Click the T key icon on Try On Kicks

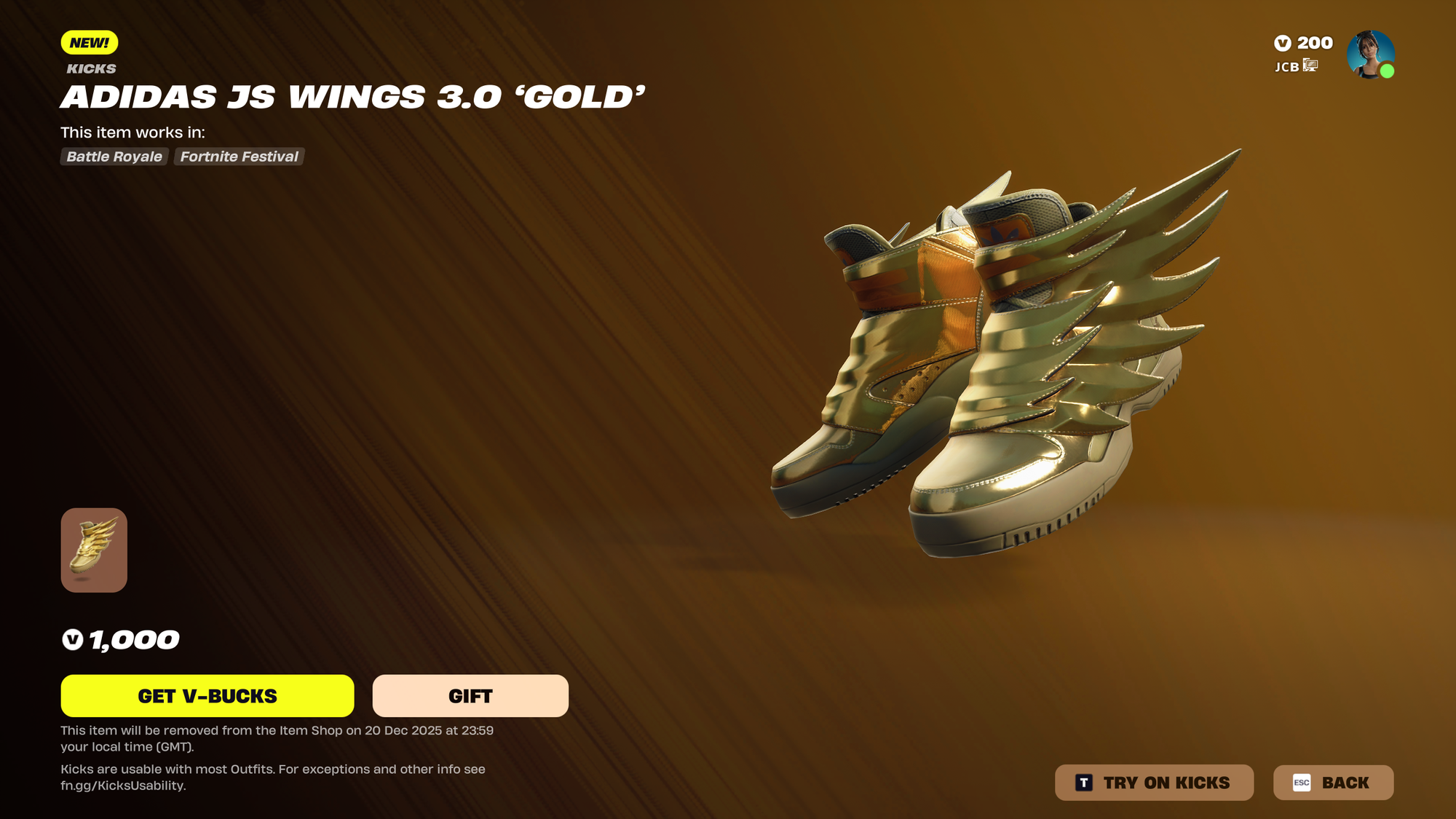click(x=1084, y=782)
